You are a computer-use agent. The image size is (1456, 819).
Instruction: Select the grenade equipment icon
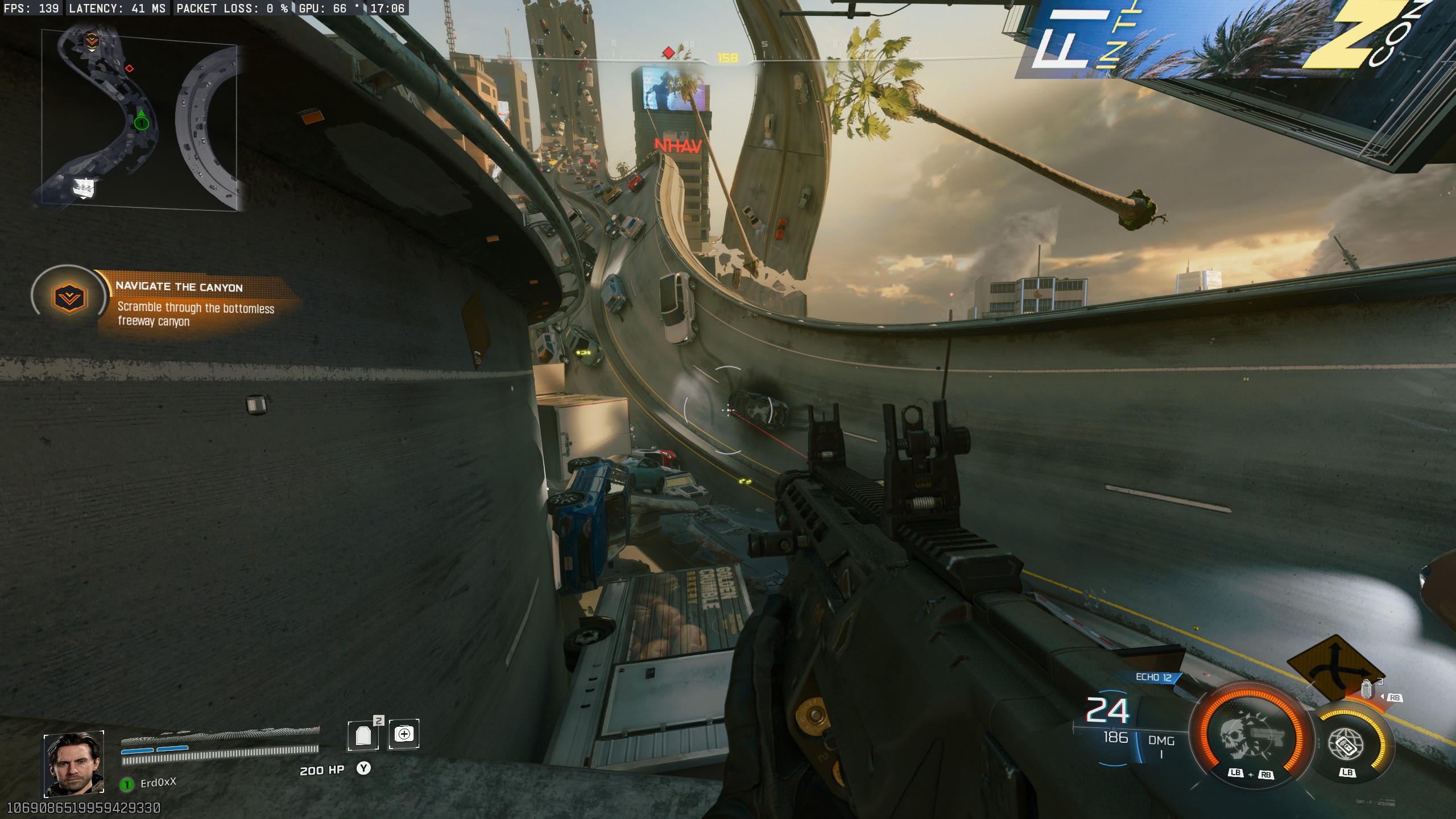[1366, 690]
